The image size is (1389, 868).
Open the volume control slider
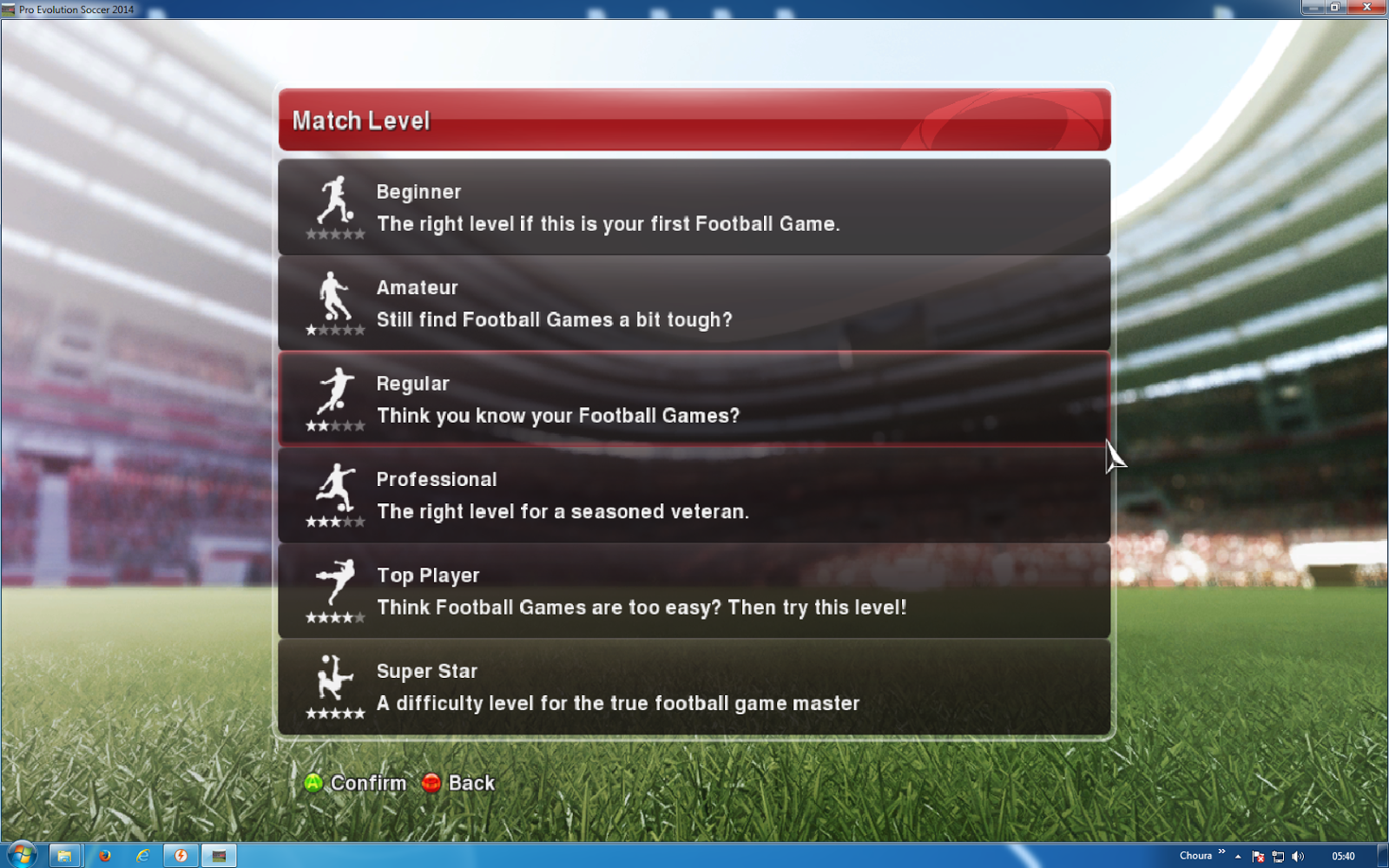[x=1300, y=856]
